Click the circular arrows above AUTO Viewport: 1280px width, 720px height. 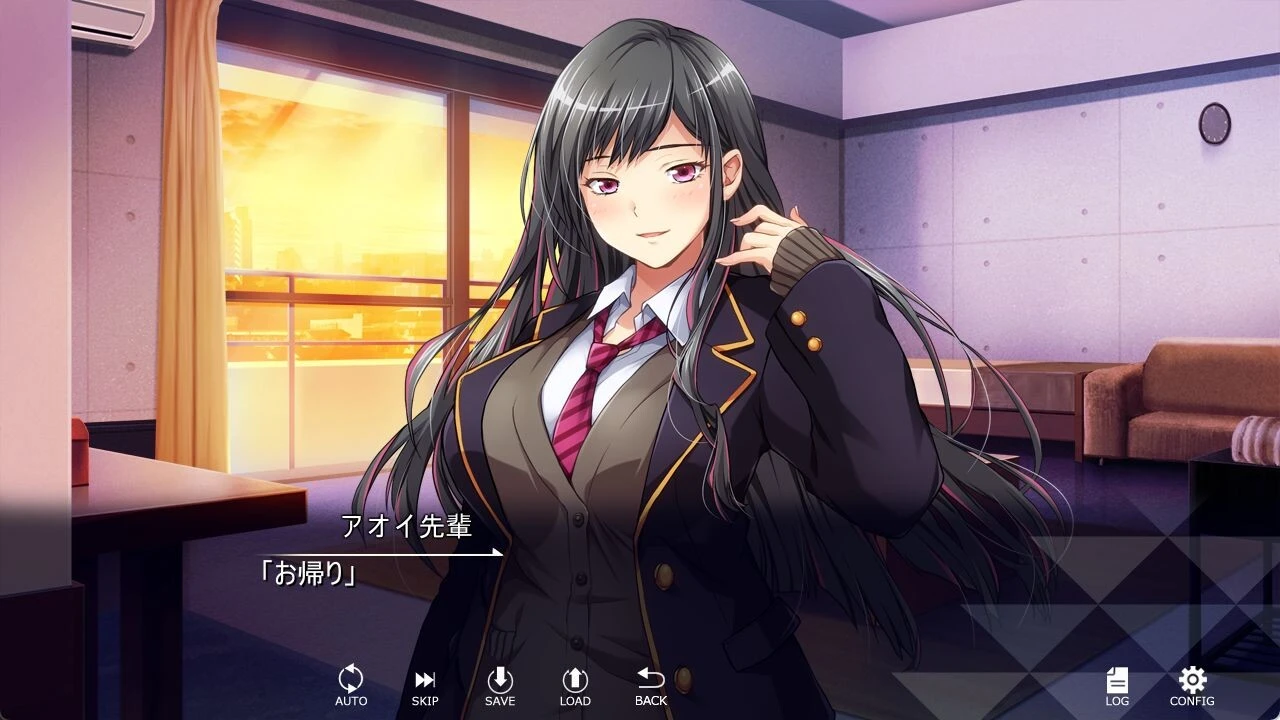[x=349, y=678]
